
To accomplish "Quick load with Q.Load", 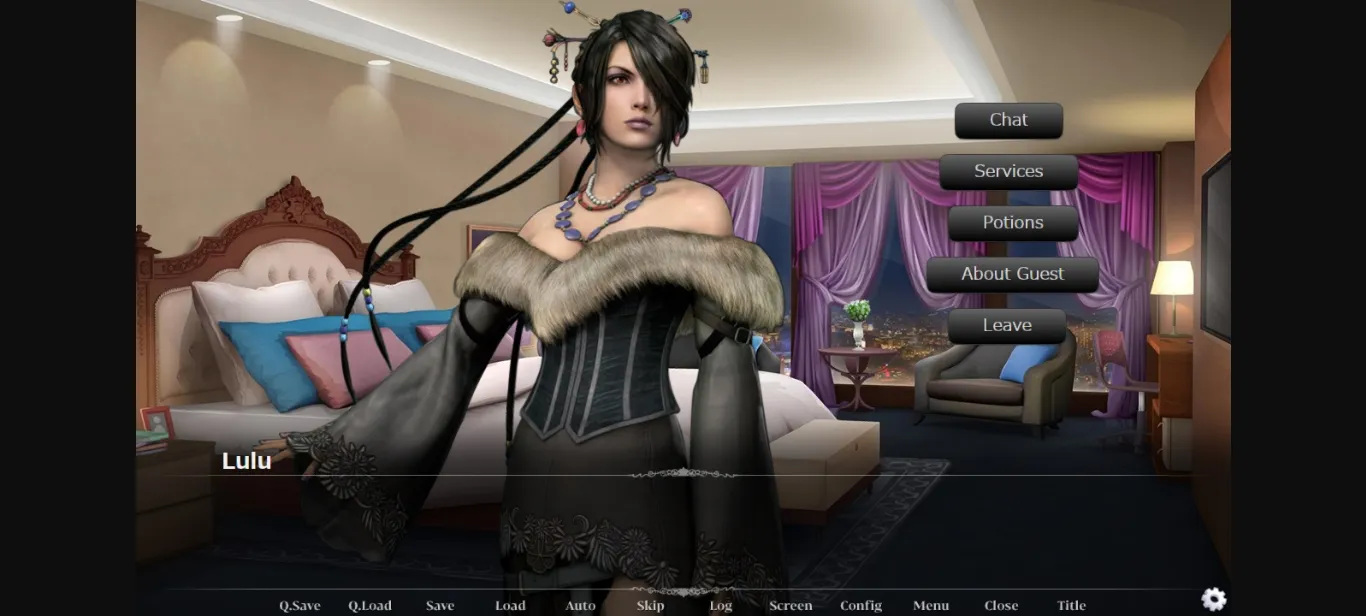I will (370, 605).
